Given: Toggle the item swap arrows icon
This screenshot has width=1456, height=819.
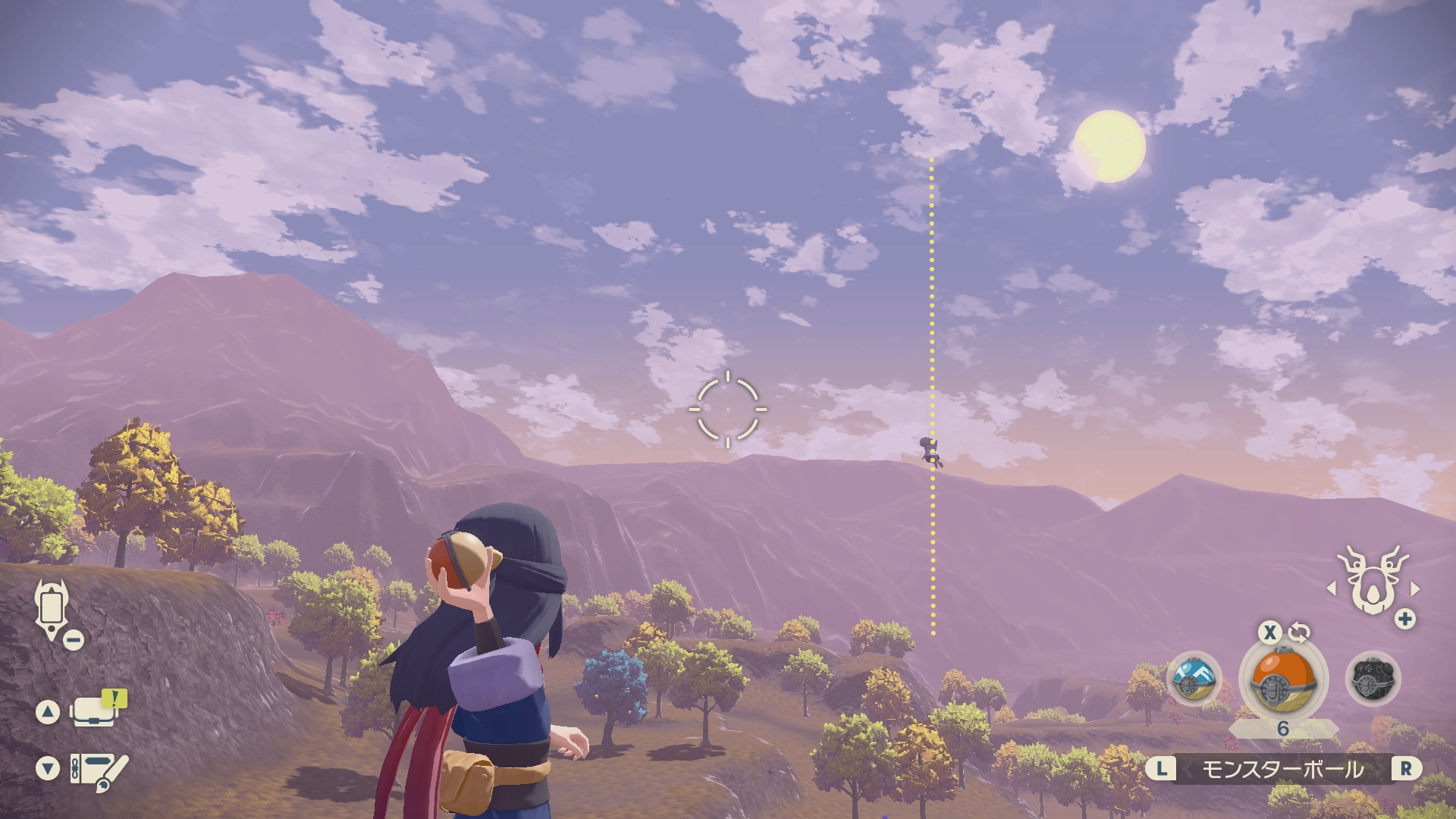Looking at the screenshot, I should (x=1299, y=632).
